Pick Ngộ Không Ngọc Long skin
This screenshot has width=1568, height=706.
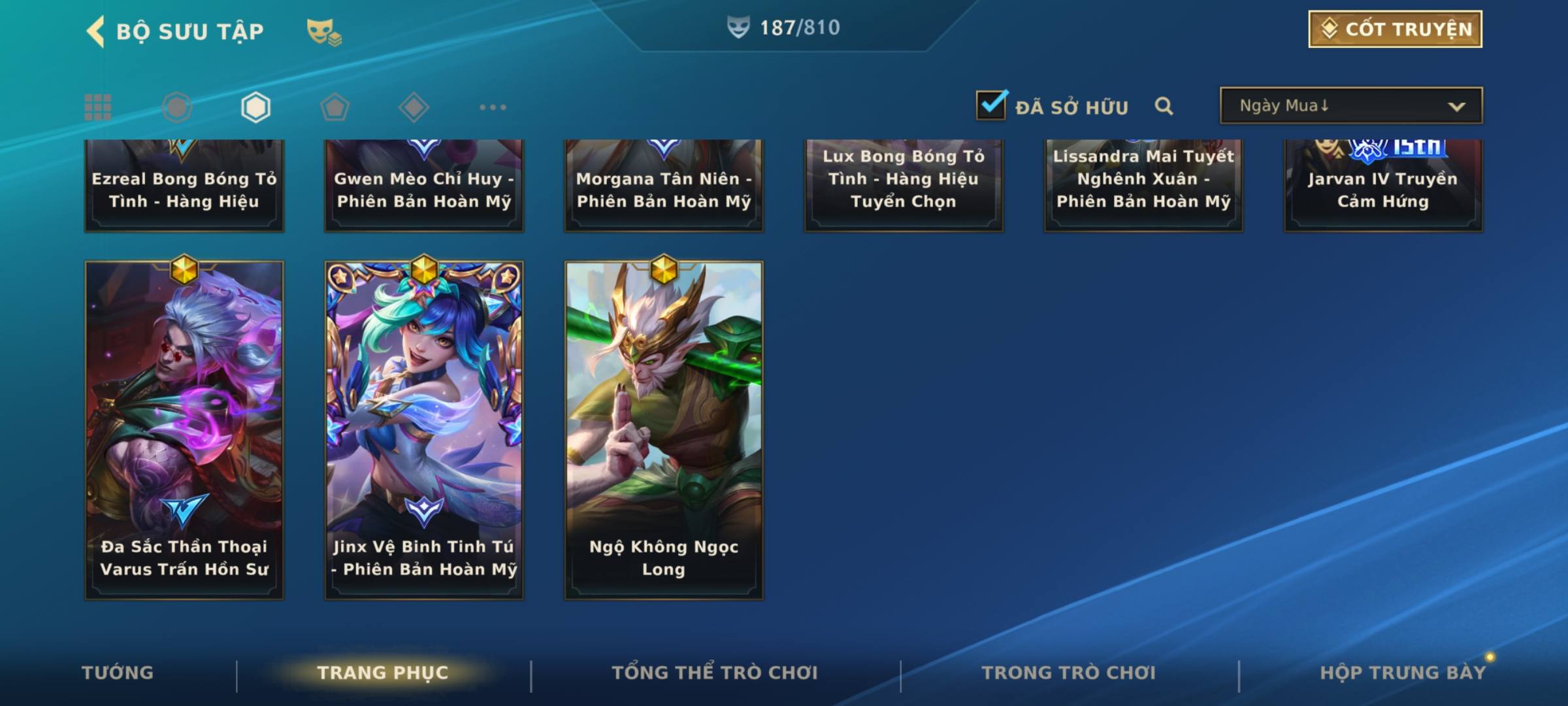(x=664, y=430)
